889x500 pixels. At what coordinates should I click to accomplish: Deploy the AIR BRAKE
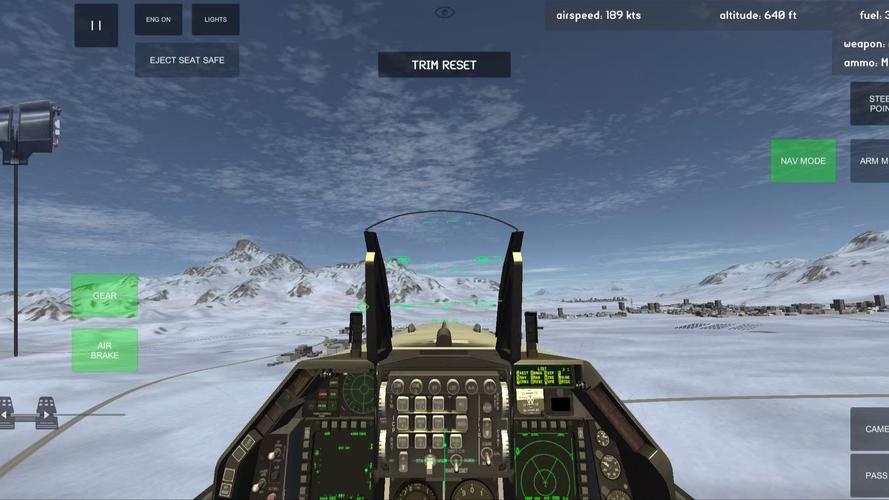tap(105, 350)
